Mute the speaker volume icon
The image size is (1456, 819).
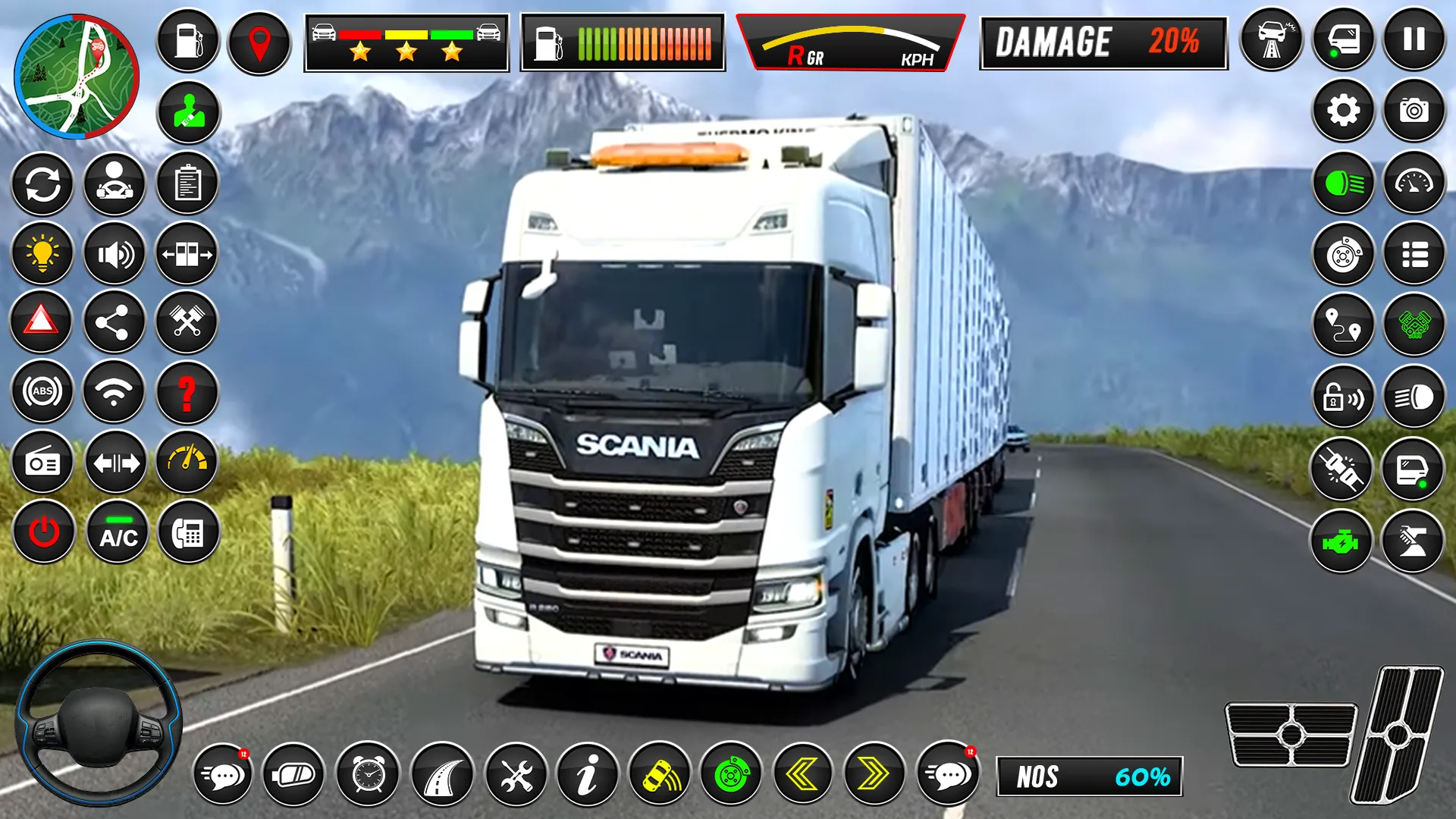click(115, 253)
